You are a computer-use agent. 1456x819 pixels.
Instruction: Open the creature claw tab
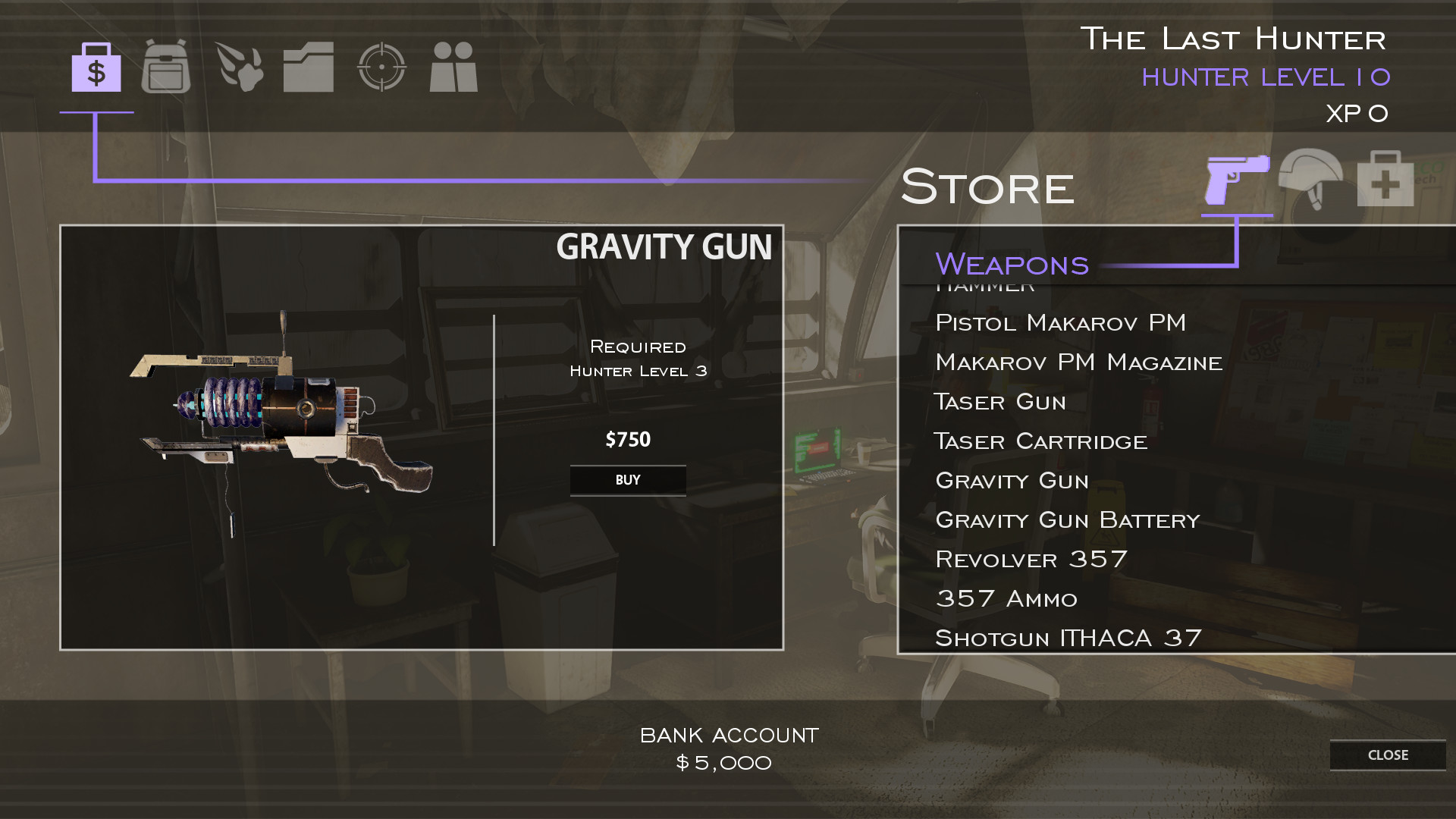click(240, 67)
